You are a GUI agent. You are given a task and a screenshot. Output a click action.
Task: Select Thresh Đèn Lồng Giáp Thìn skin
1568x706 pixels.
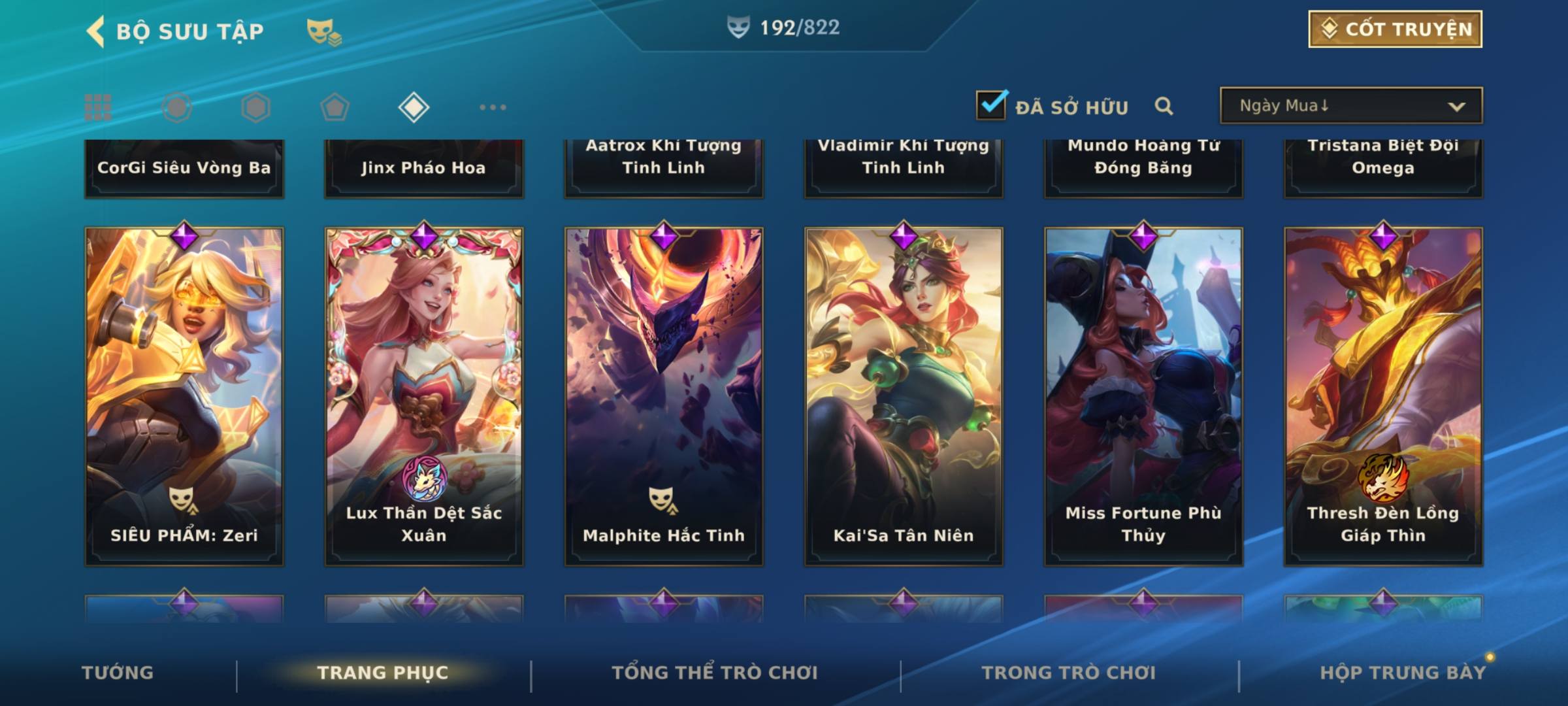1383,396
